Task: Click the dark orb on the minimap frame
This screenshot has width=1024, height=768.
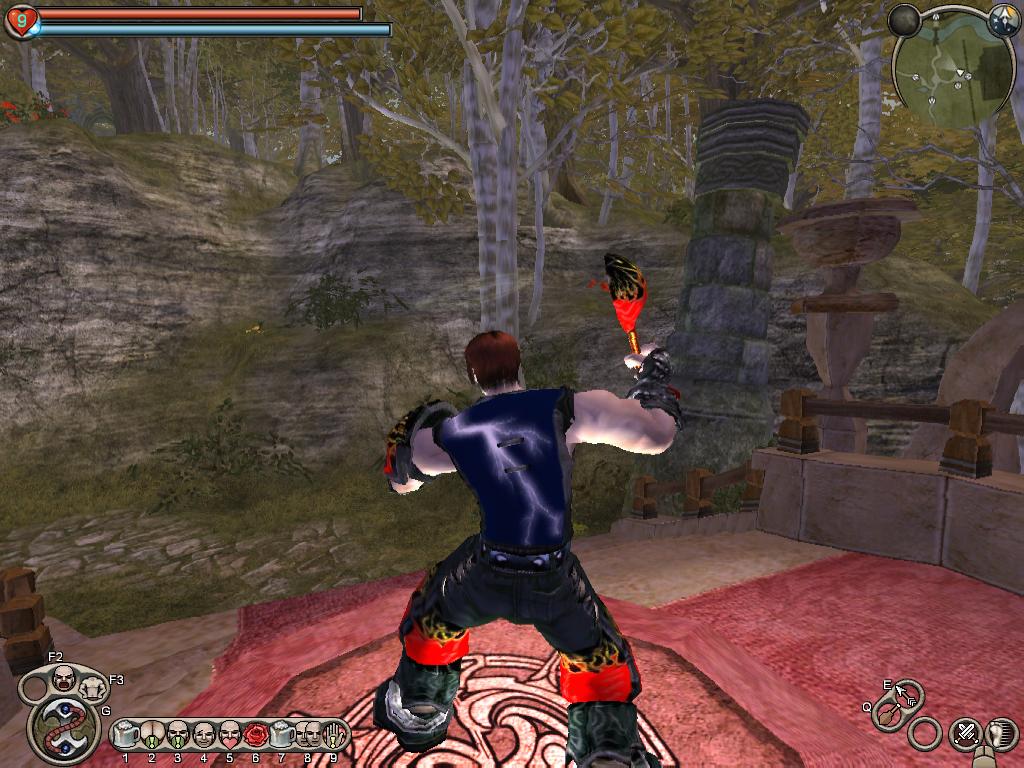Action: click(x=905, y=20)
